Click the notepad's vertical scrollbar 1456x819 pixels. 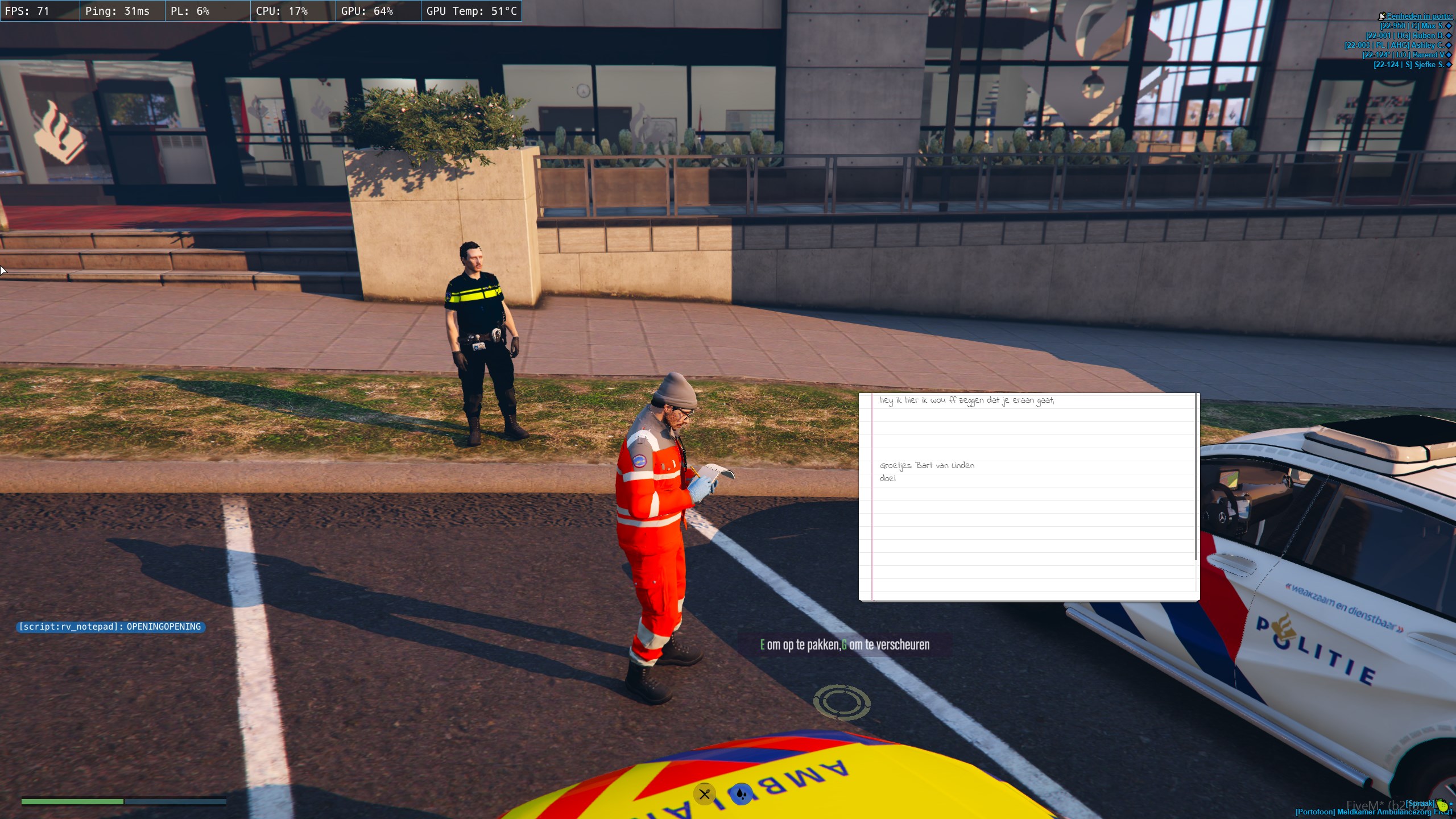click(1196, 477)
